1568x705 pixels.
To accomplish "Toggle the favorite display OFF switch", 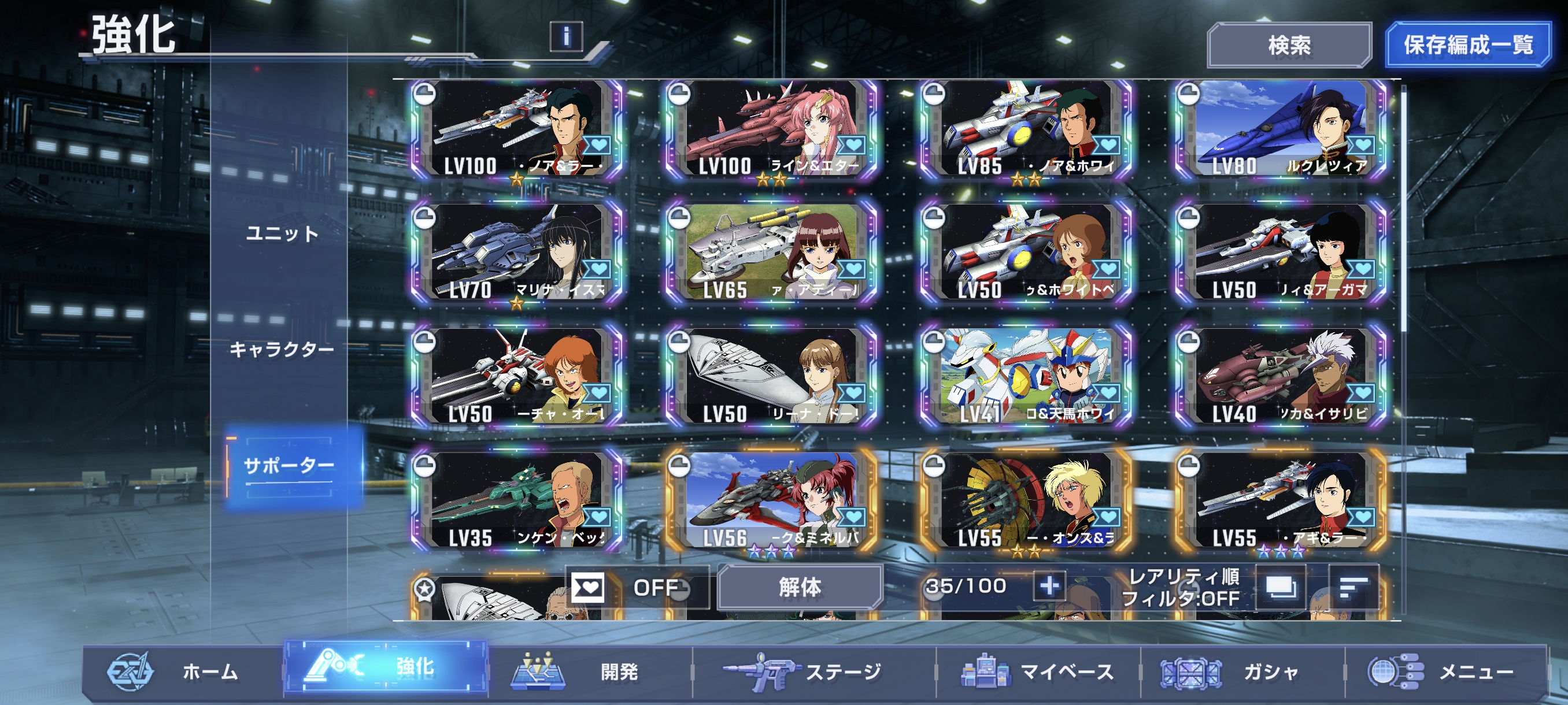I will point(637,588).
